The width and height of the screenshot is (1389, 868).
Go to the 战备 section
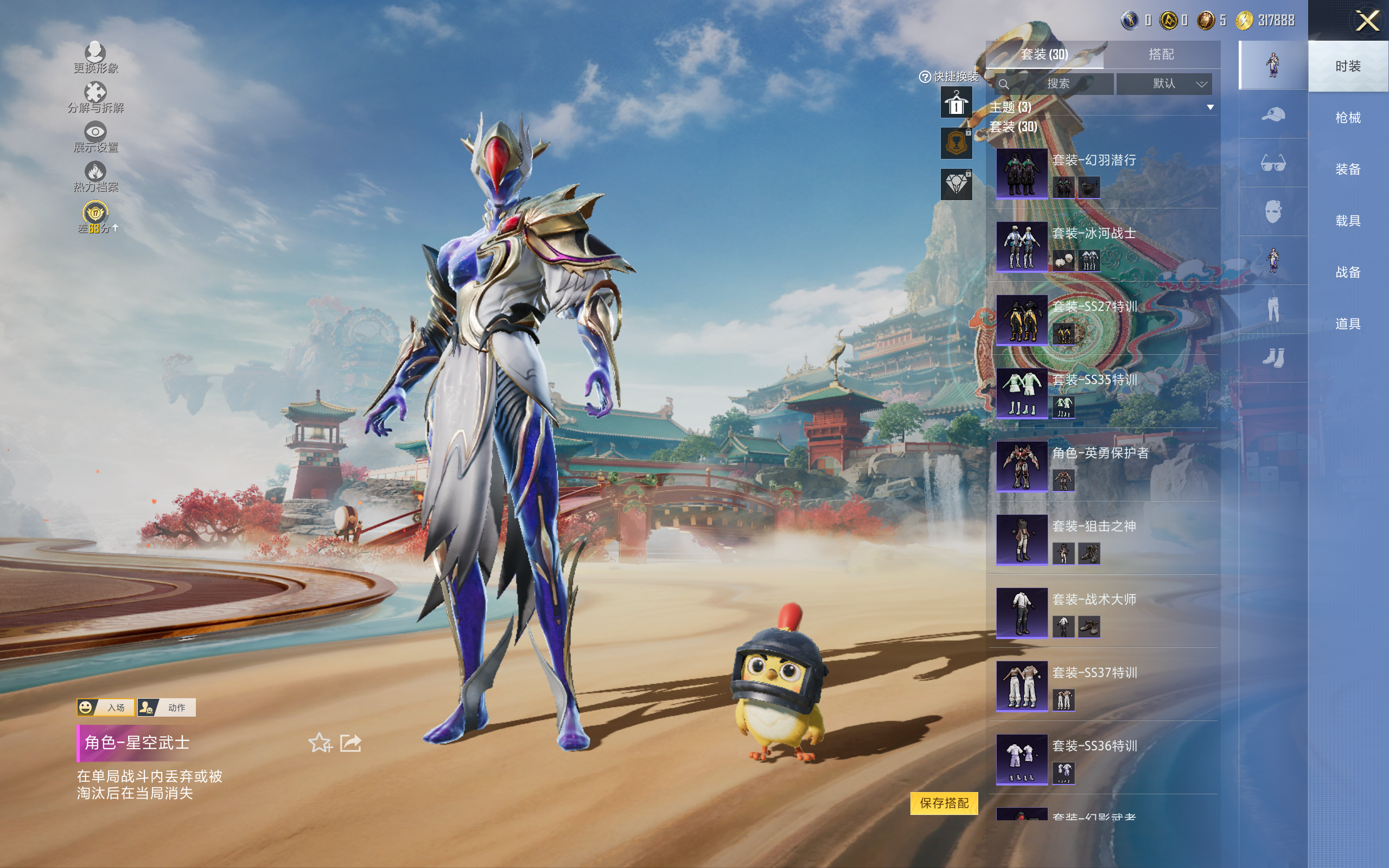1347,272
